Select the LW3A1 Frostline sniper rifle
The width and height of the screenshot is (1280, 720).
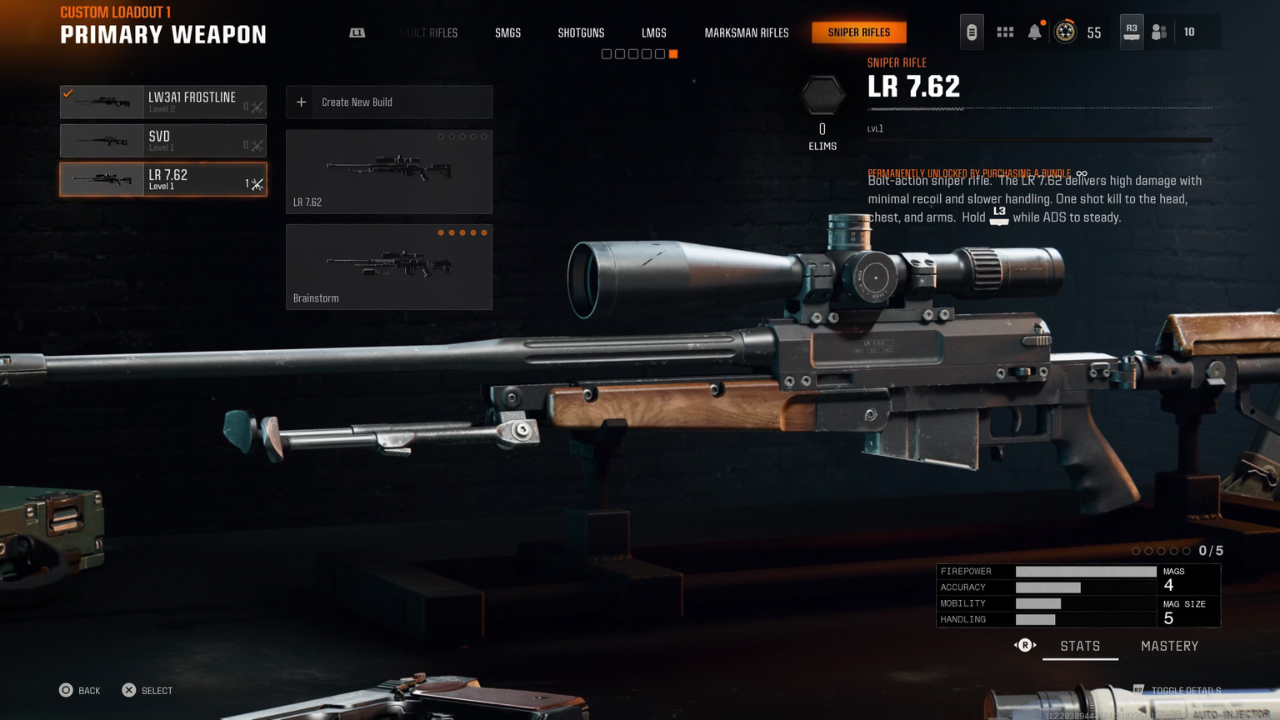tap(163, 102)
